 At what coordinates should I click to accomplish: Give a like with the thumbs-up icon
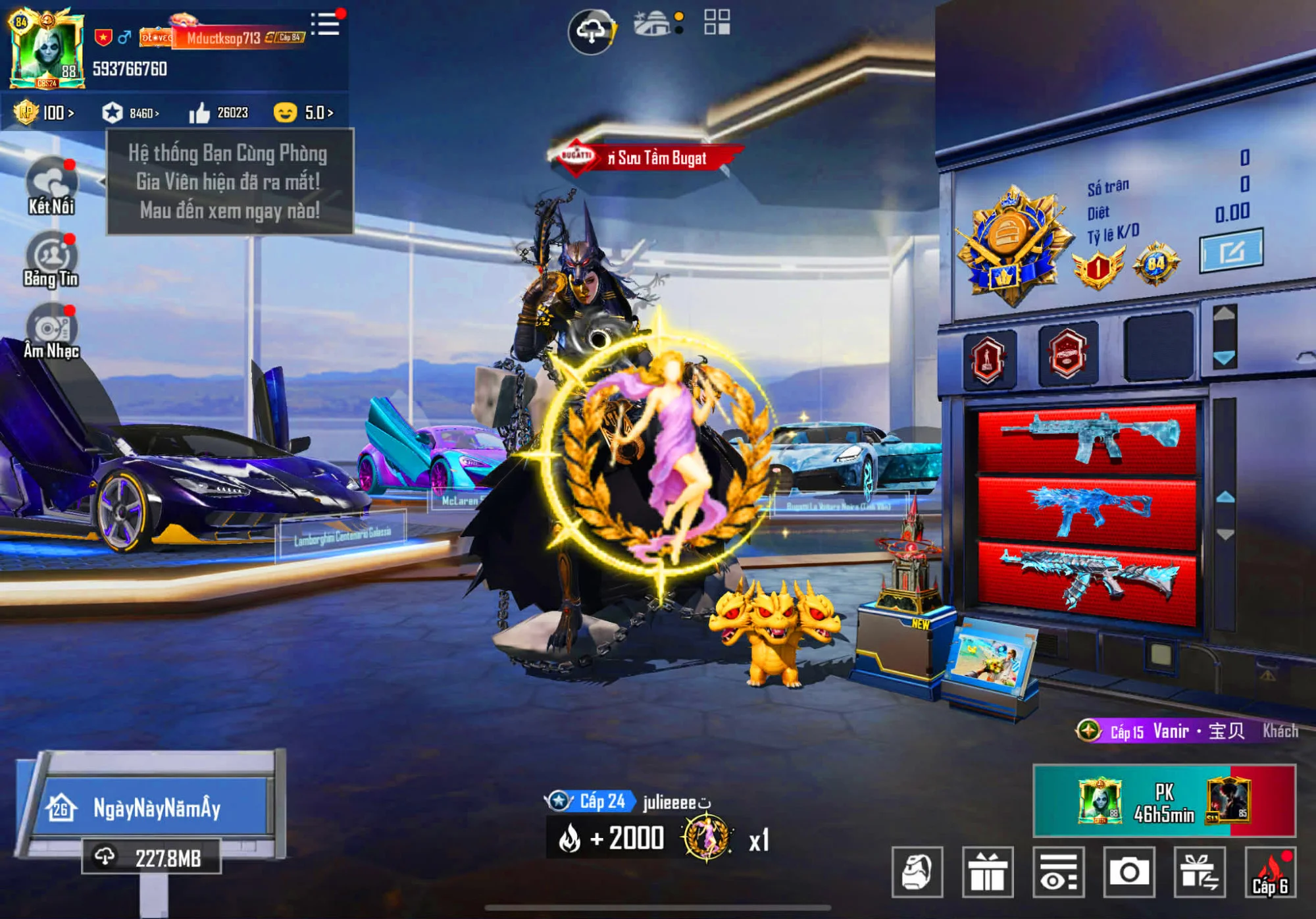(x=199, y=113)
